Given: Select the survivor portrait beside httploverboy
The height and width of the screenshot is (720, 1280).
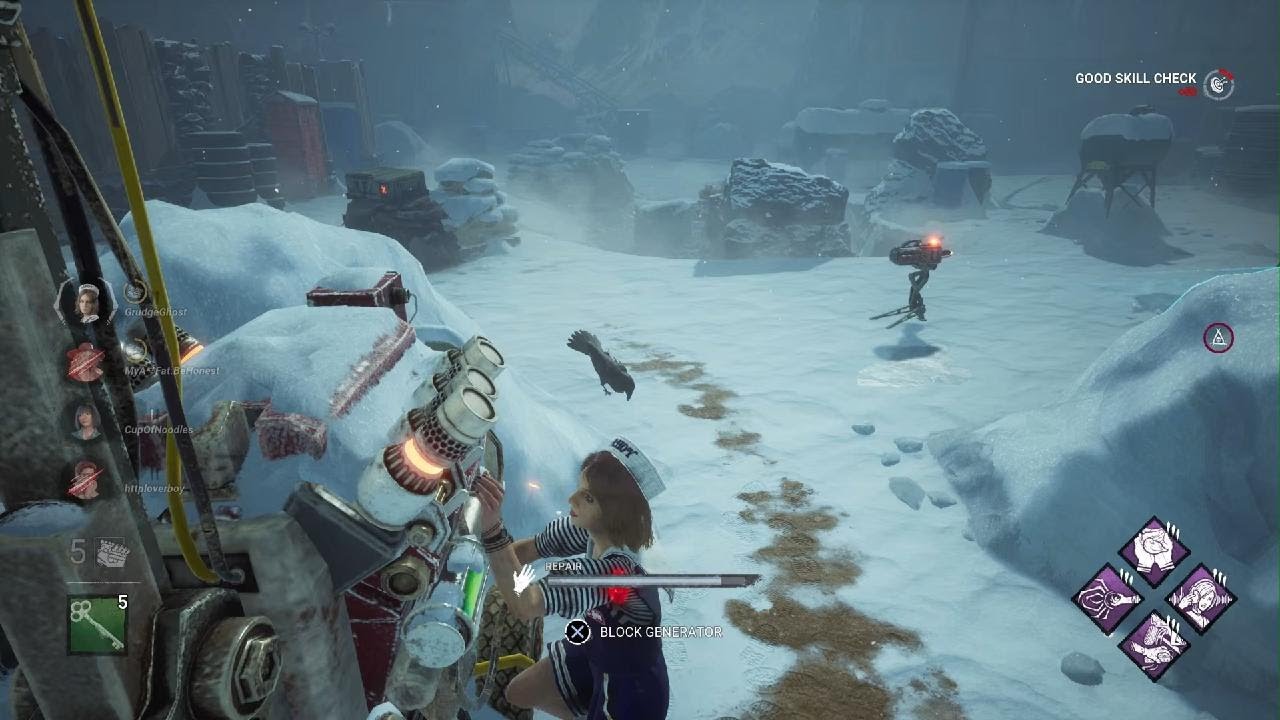Looking at the screenshot, I should point(87,481).
